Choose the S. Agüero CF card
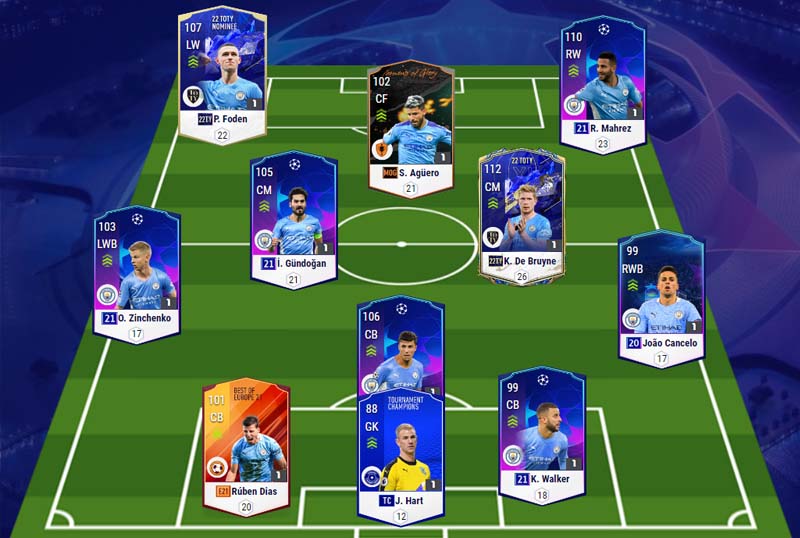Screen dimensions: 800x538 point(410,125)
